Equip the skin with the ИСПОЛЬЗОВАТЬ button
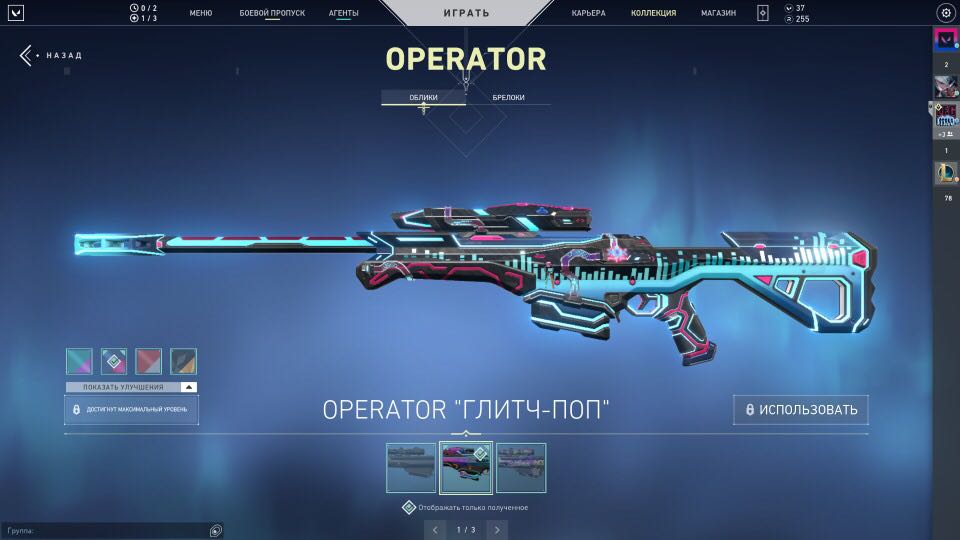 pyautogui.click(x=800, y=409)
